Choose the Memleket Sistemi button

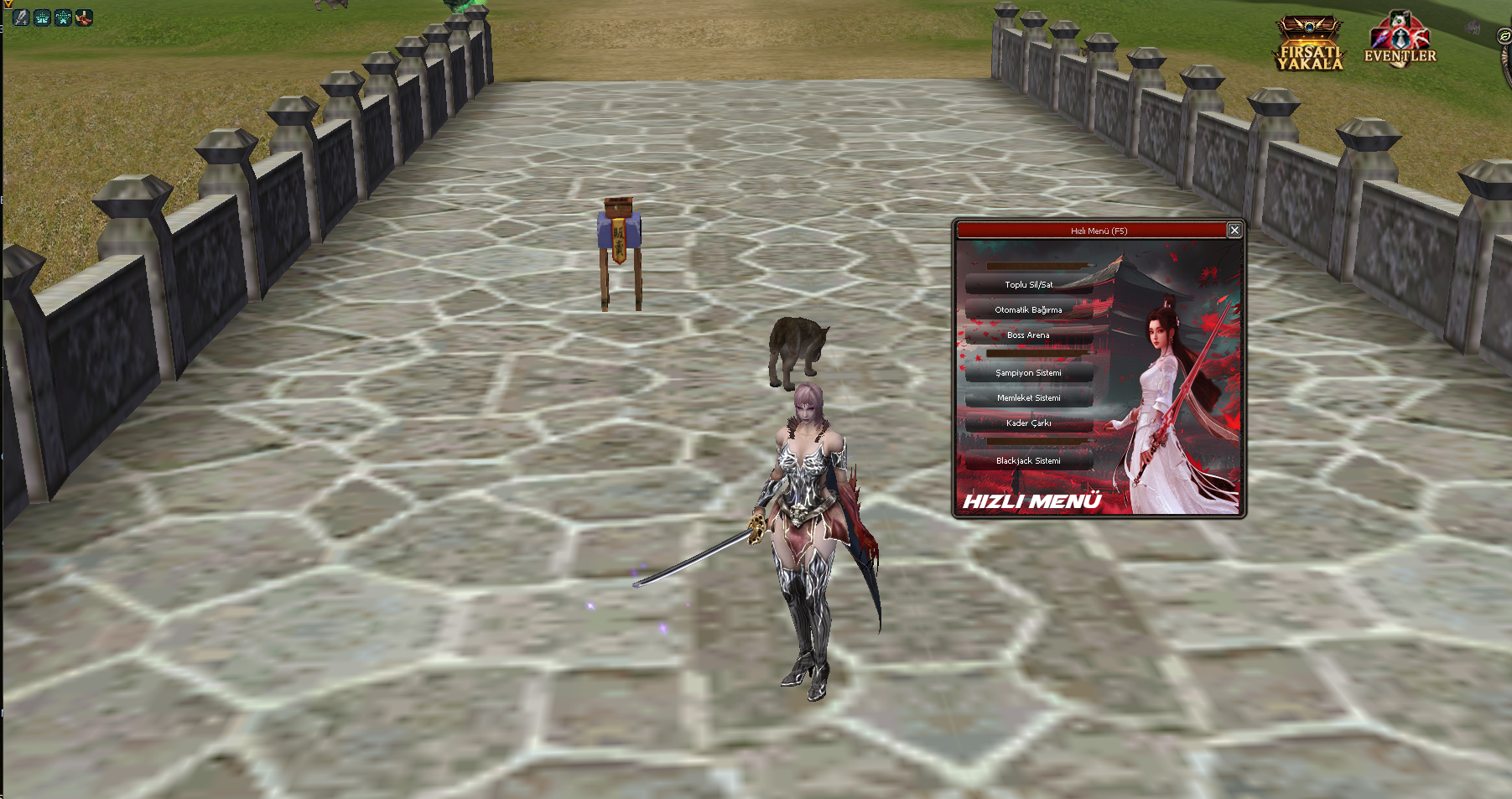pyautogui.click(x=1028, y=398)
